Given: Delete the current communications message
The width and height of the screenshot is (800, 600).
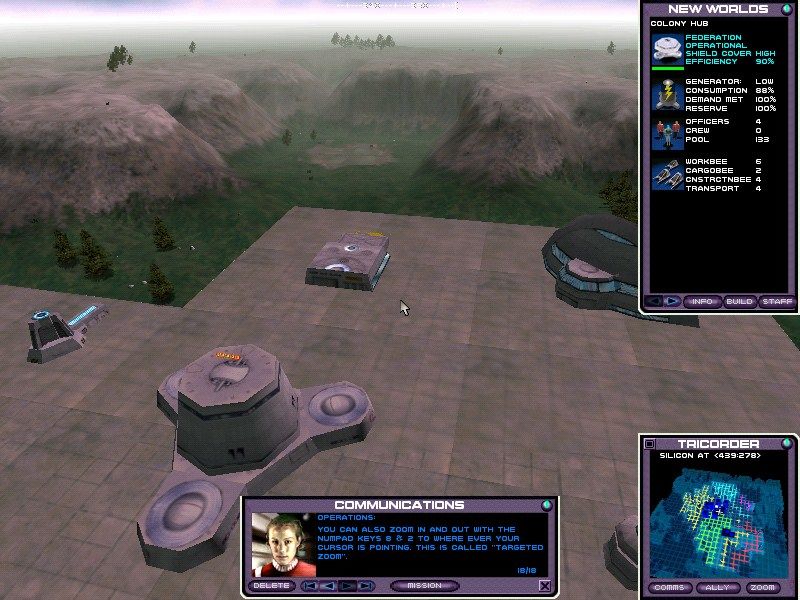Looking at the screenshot, I should tap(273, 586).
